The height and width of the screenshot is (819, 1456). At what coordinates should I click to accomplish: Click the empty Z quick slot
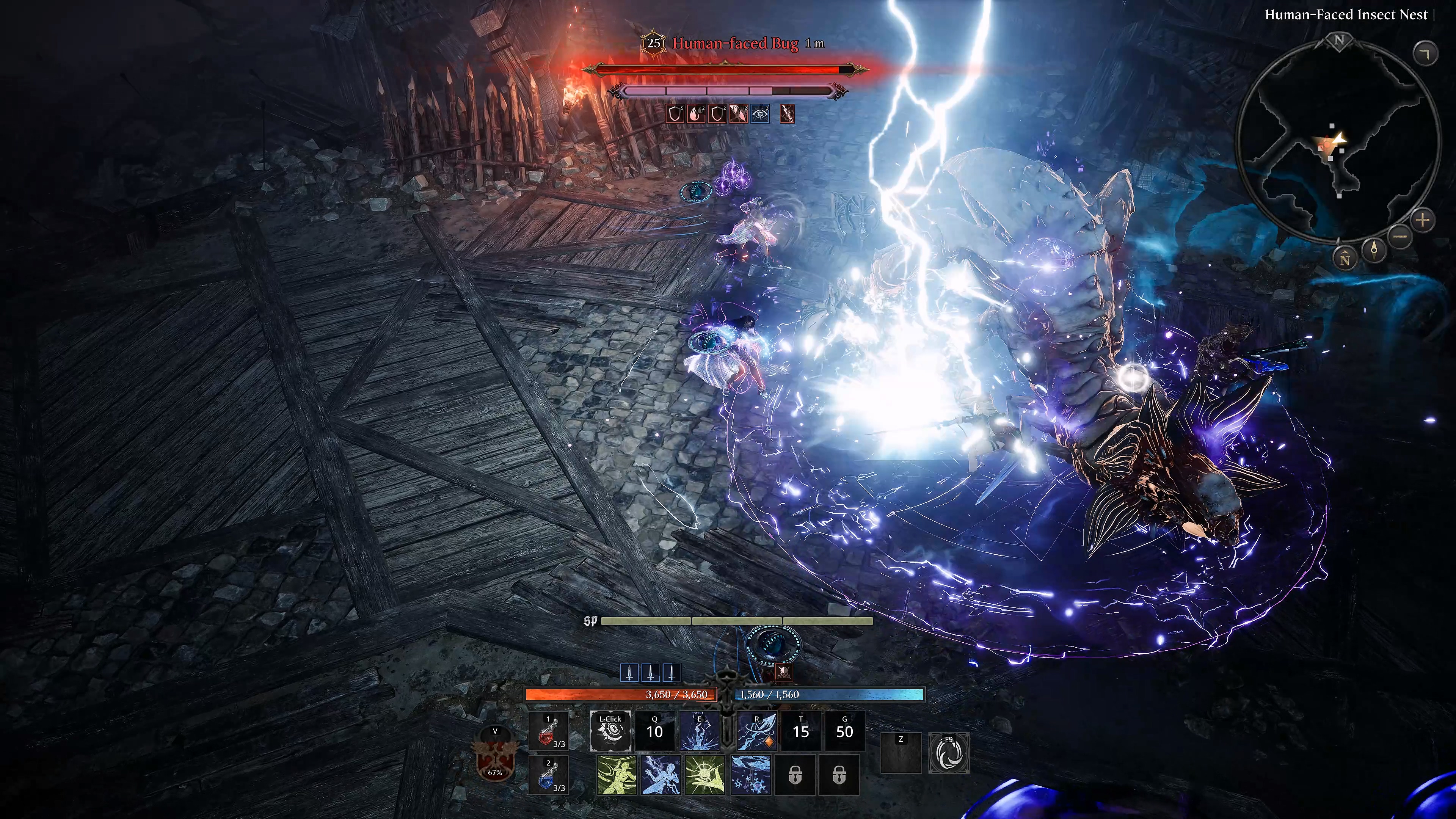click(x=901, y=753)
